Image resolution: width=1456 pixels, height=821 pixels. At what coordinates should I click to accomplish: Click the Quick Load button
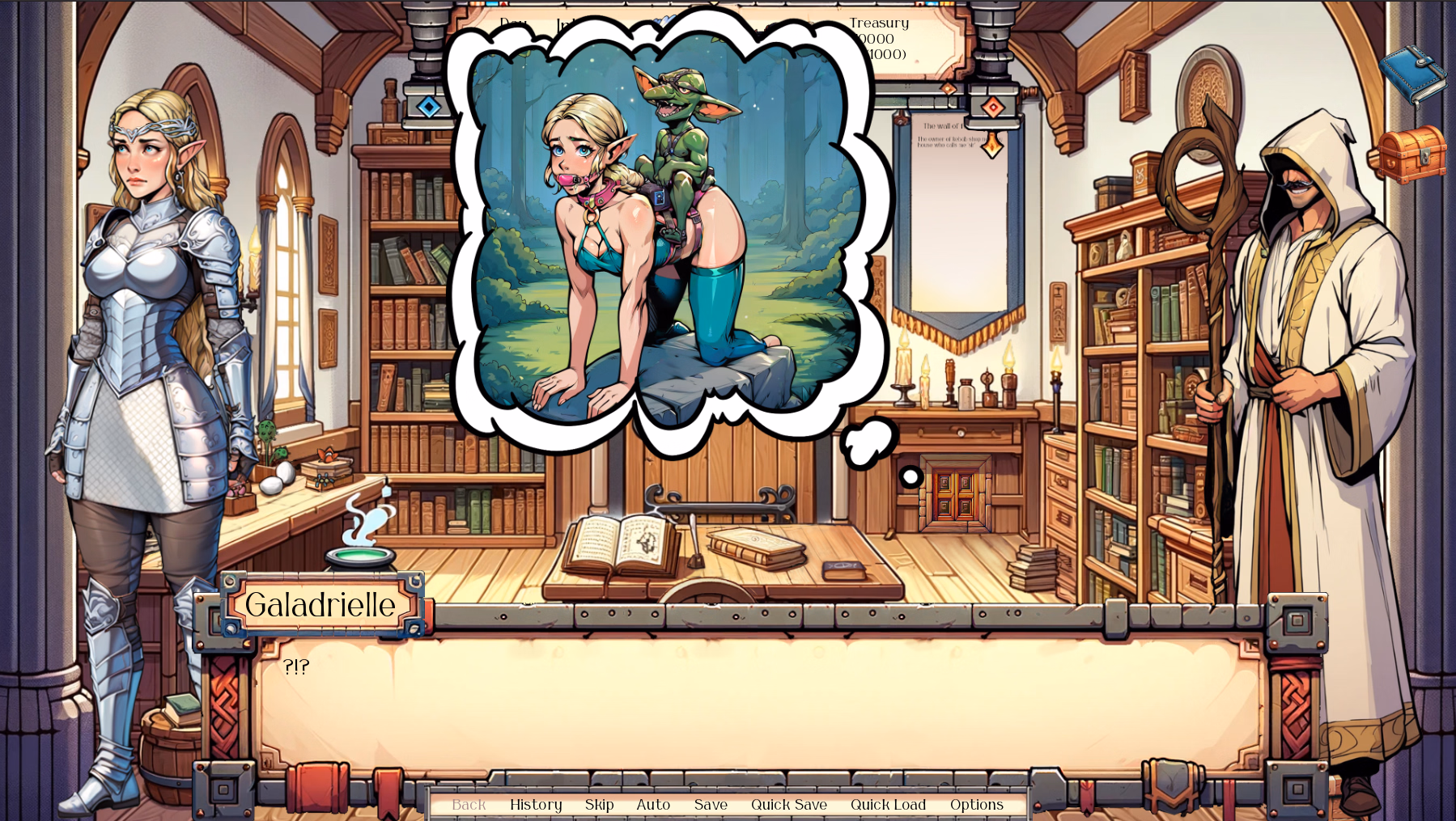888,805
